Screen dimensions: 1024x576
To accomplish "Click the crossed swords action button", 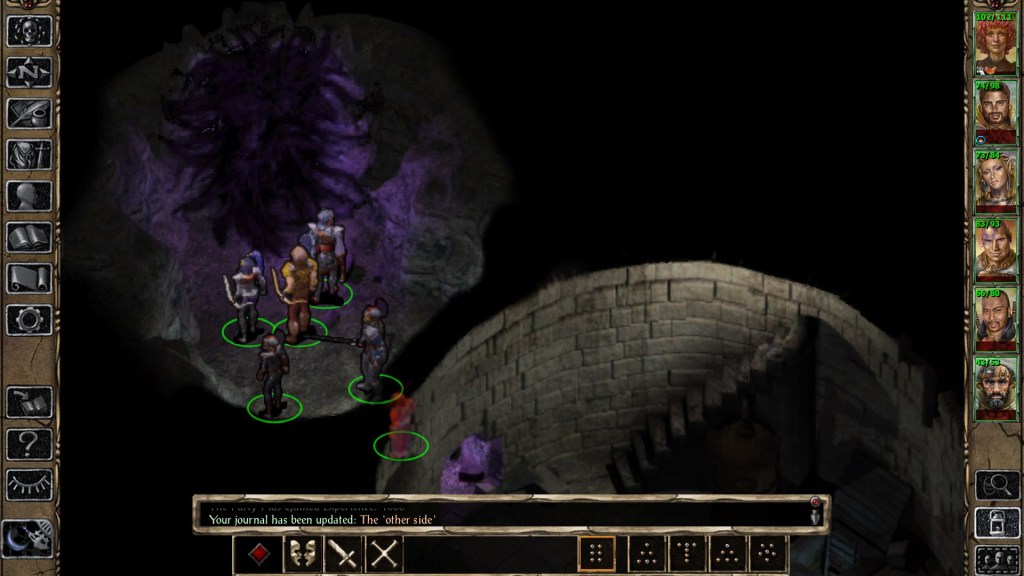I will (x=384, y=554).
